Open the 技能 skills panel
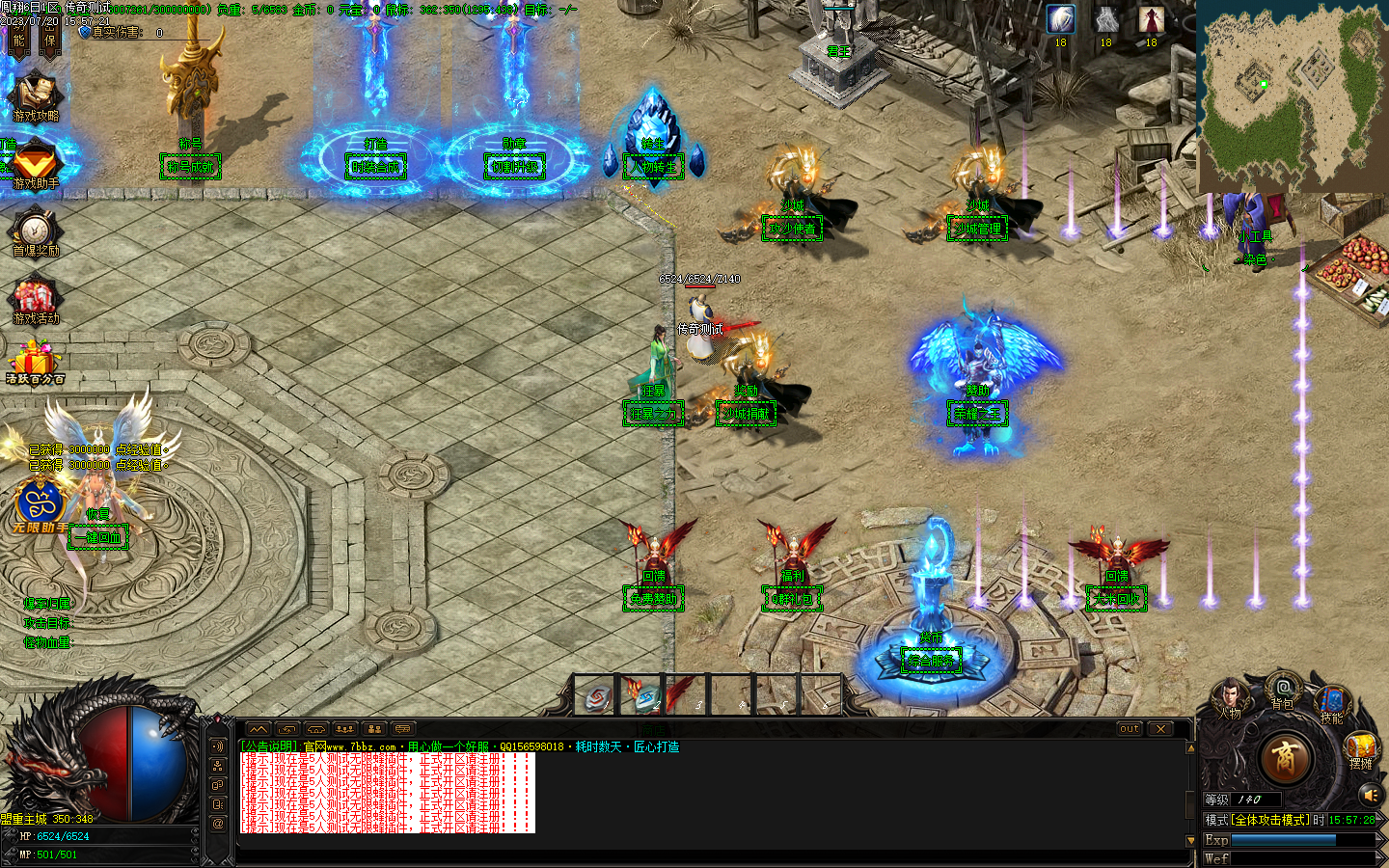Viewport: 1389px width, 868px height. 1331,700
